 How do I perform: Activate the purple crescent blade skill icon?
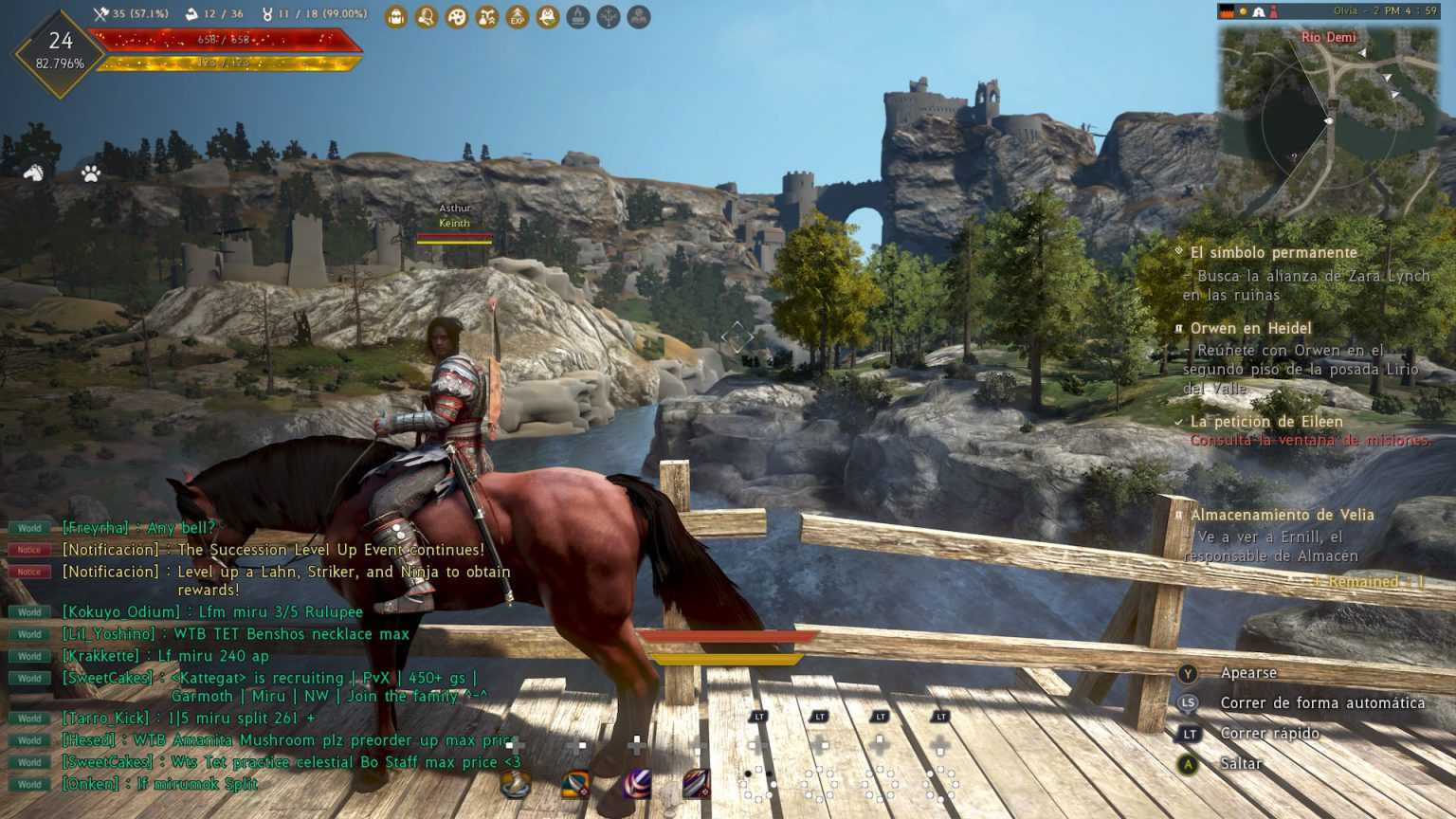[x=638, y=783]
